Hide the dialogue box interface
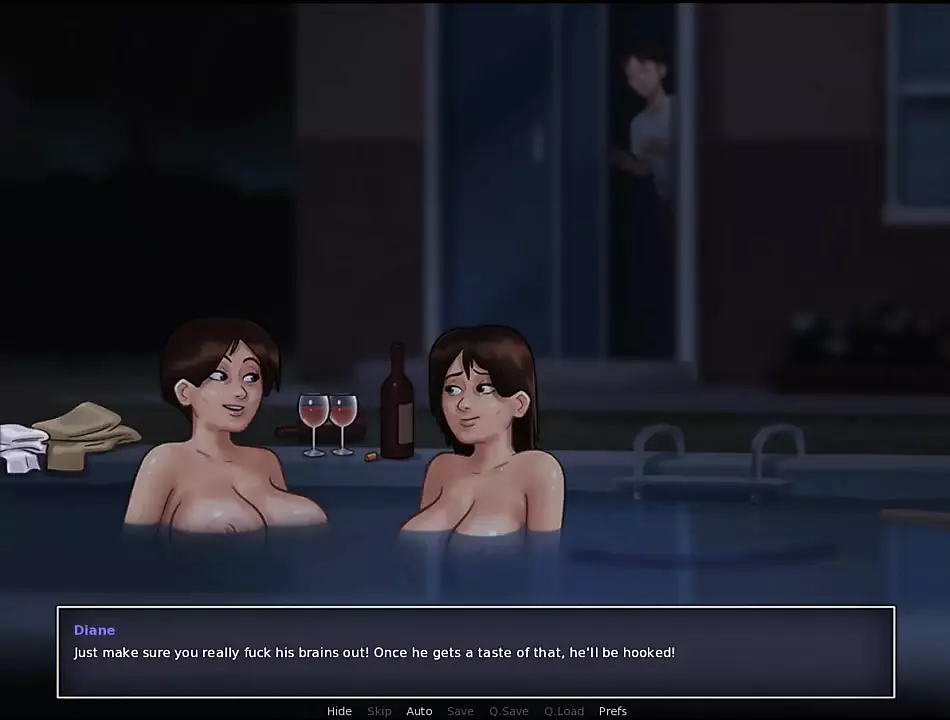The image size is (950, 720). pos(339,711)
